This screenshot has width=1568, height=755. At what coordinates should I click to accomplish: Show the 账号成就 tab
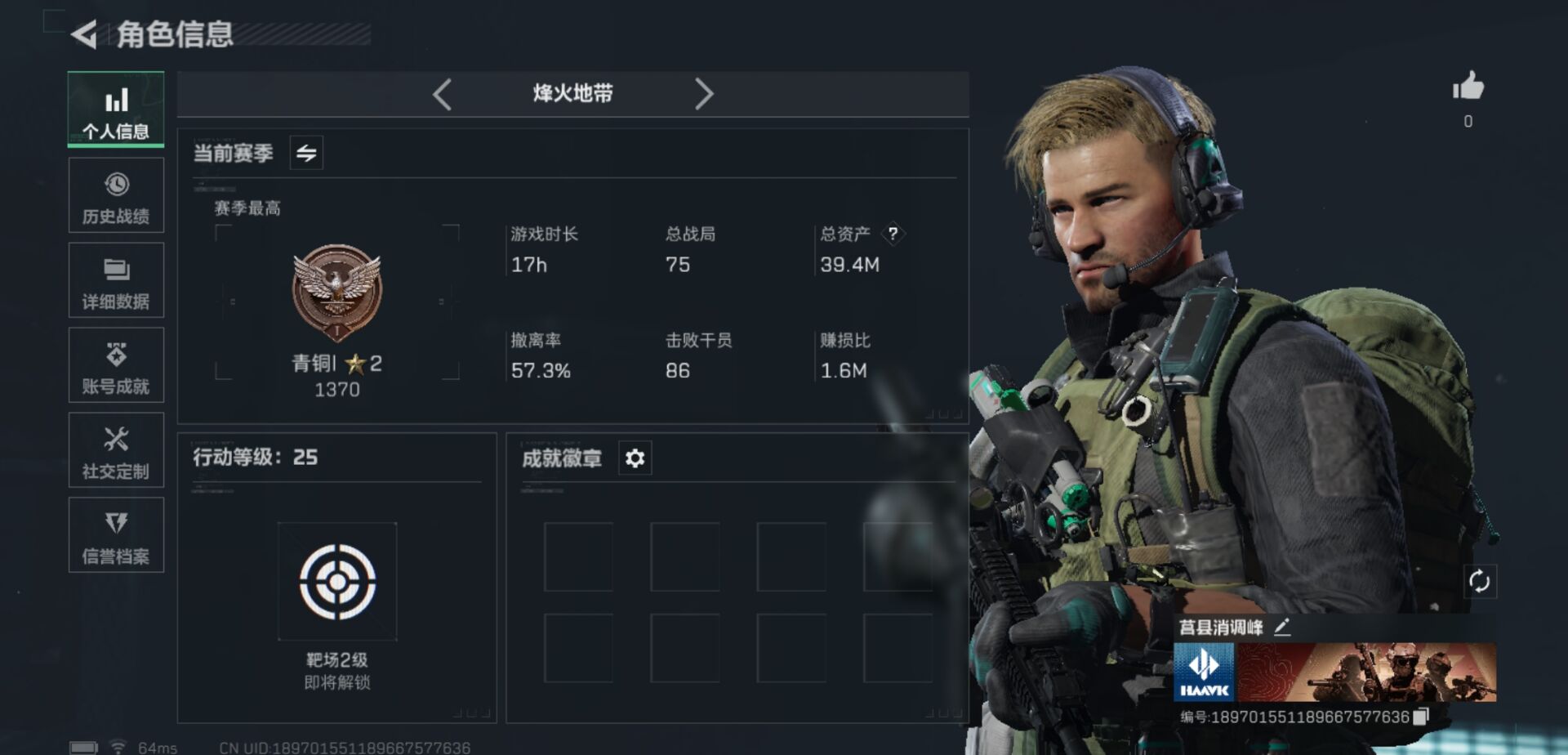coord(116,366)
